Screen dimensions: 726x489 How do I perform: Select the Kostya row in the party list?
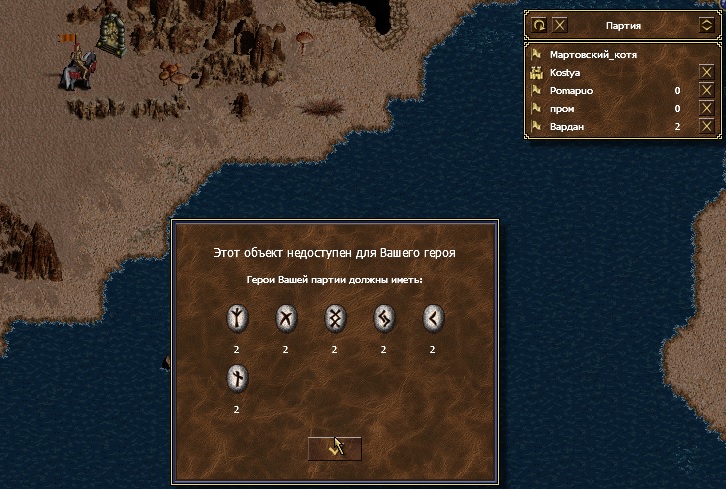click(x=570, y=73)
